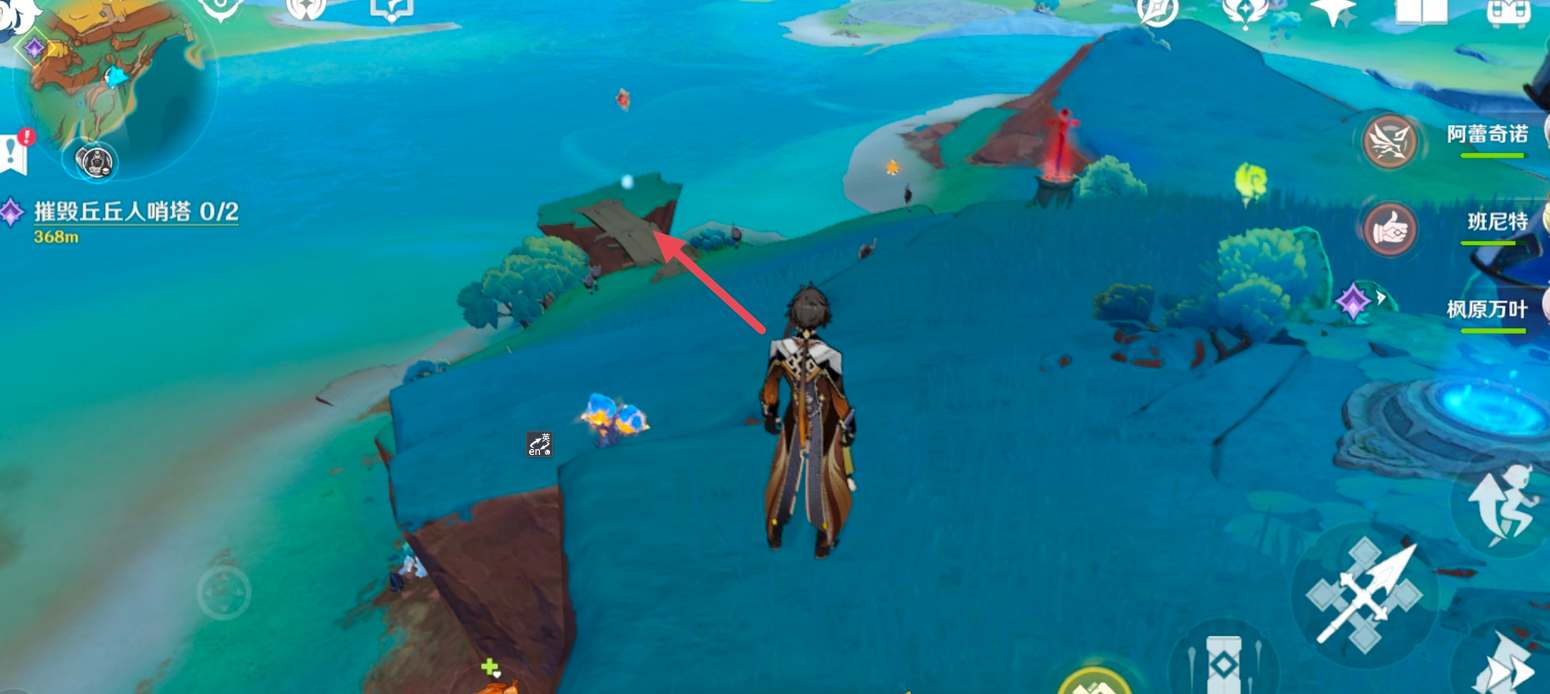This screenshot has height=694, width=1550.
Task: Open the winged battle pass icon
Action: [x=1245, y=10]
